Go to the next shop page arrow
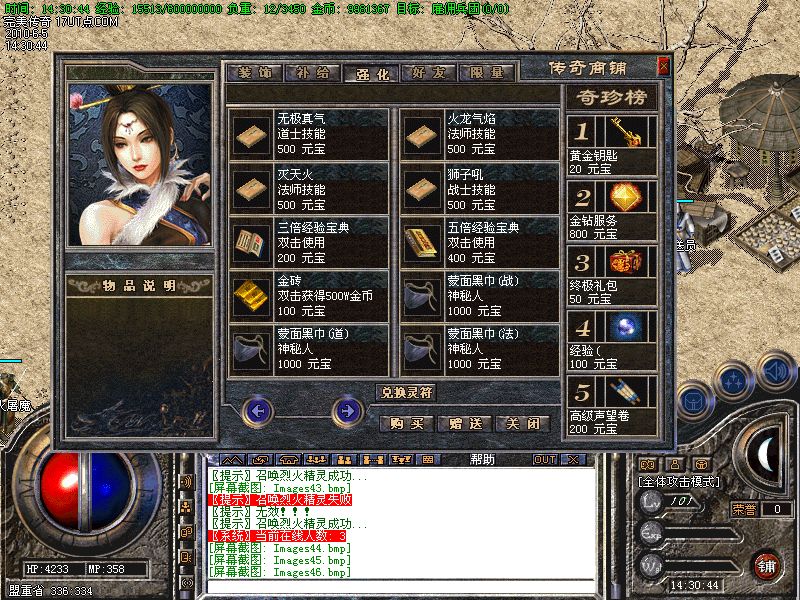 pos(346,409)
